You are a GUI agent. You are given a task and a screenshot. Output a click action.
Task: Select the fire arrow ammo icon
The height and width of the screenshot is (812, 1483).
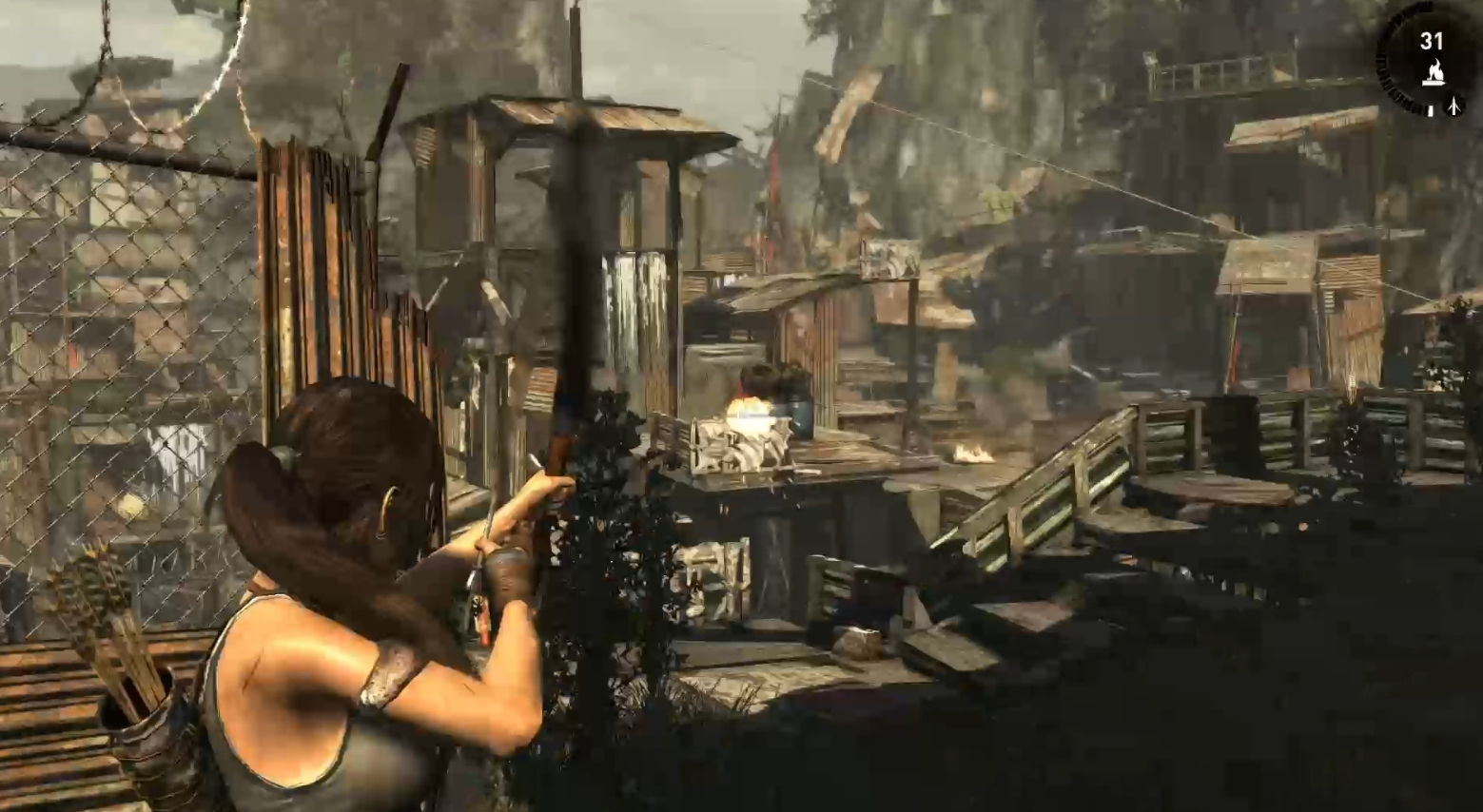(x=1432, y=71)
